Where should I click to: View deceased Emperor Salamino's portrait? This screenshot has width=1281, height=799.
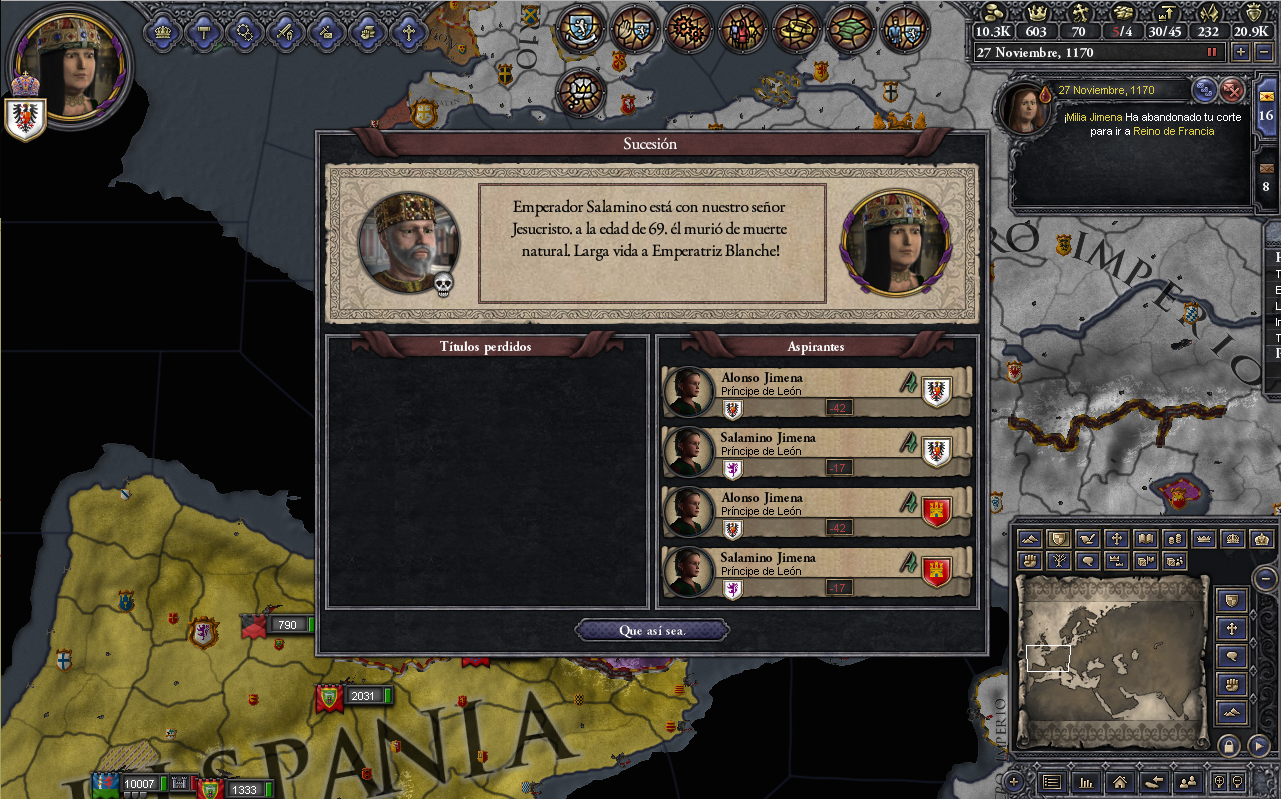click(x=408, y=242)
